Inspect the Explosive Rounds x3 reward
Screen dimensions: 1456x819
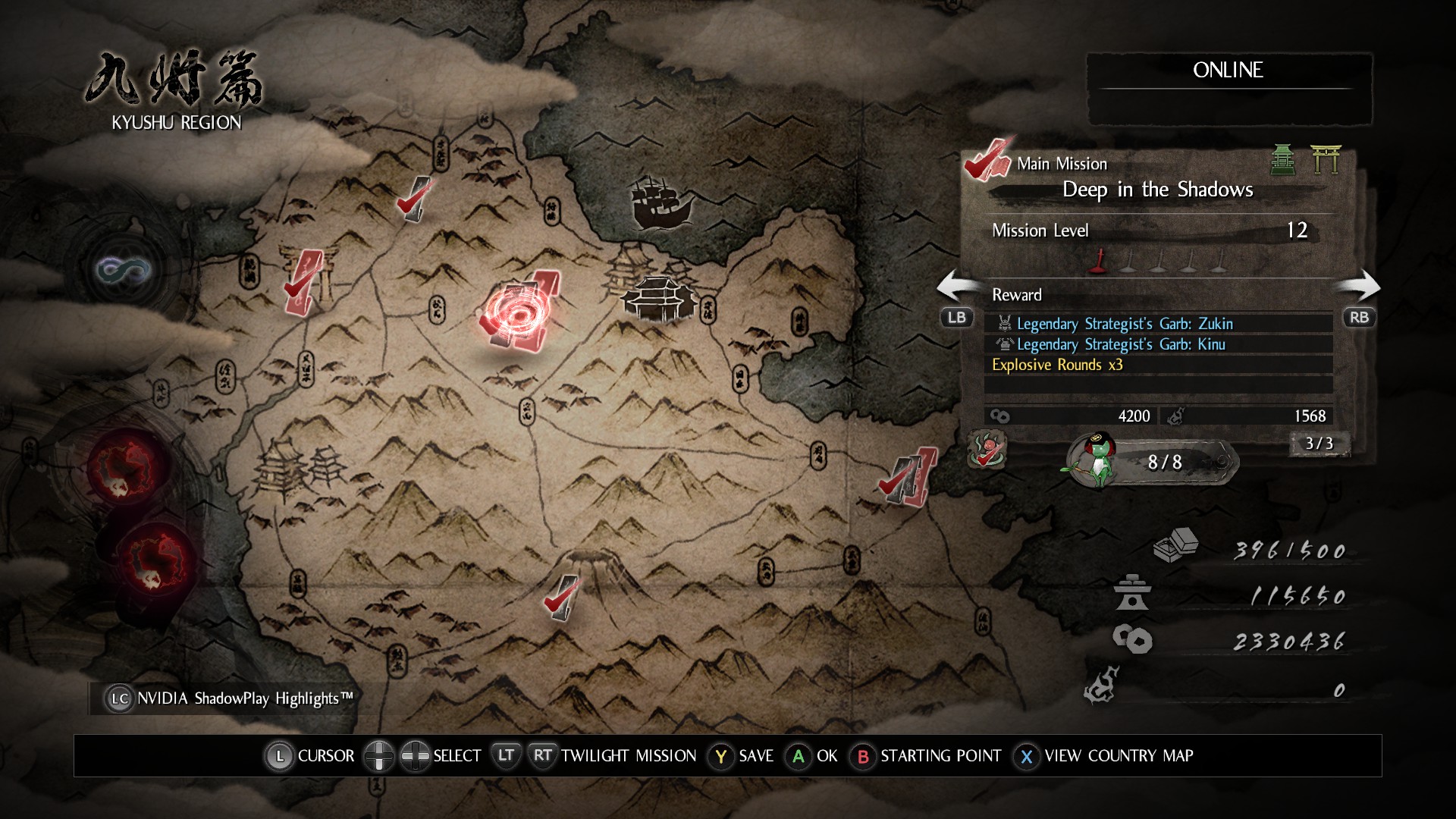tap(1057, 365)
